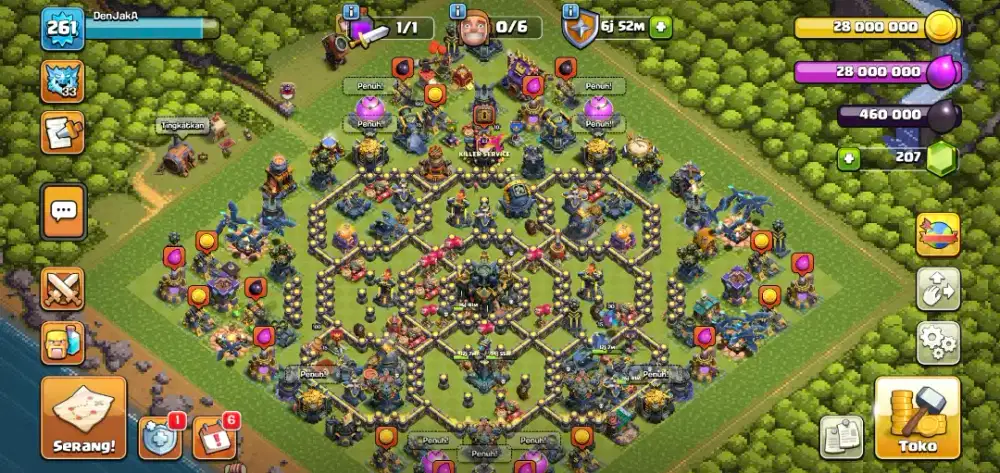
Task: Open the crossed swords battle icon
Action: [62, 289]
